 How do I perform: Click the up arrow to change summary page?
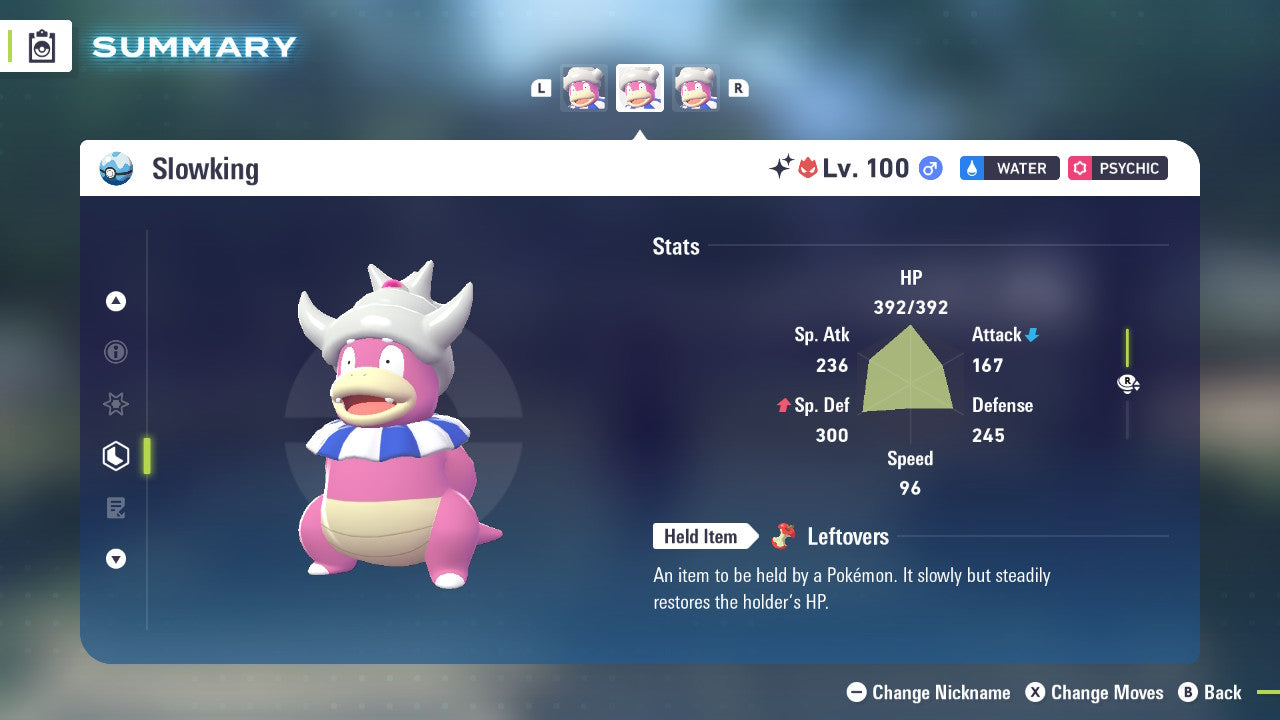pyautogui.click(x=116, y=300)
